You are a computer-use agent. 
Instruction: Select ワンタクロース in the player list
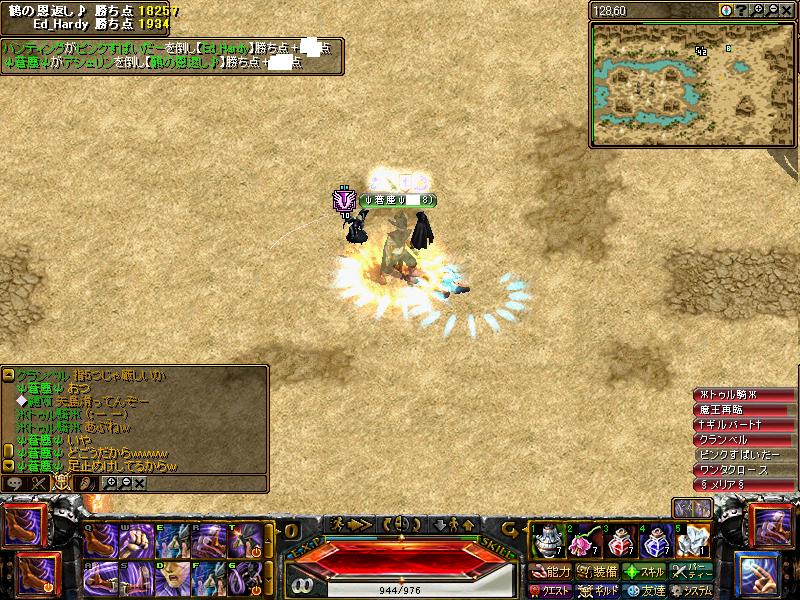click(738, 469)
